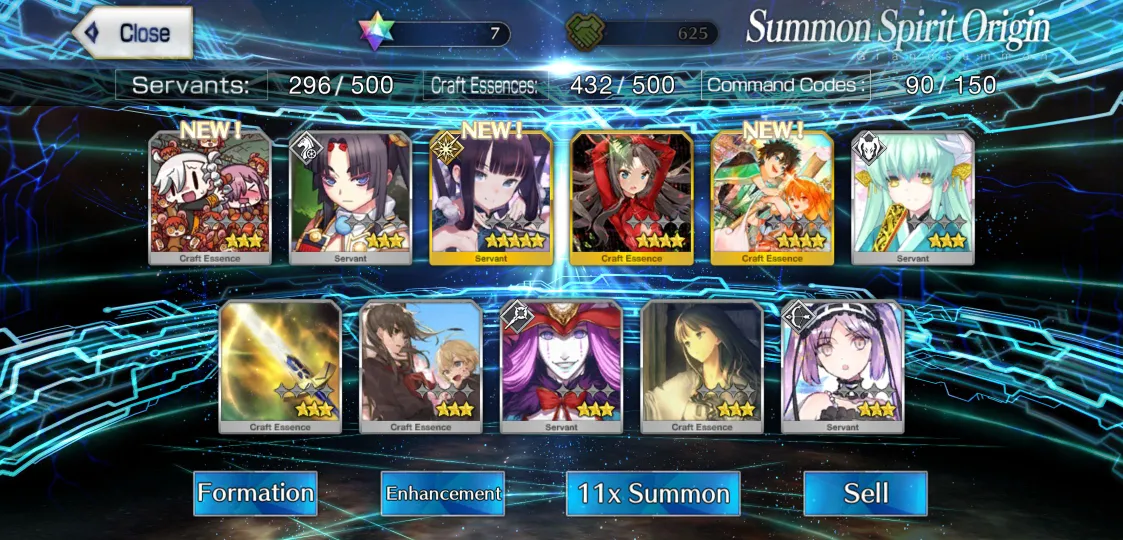Viewport: 1123px width, 540px height.
Task: Open the Formation menu
Action: click(255, 493)
